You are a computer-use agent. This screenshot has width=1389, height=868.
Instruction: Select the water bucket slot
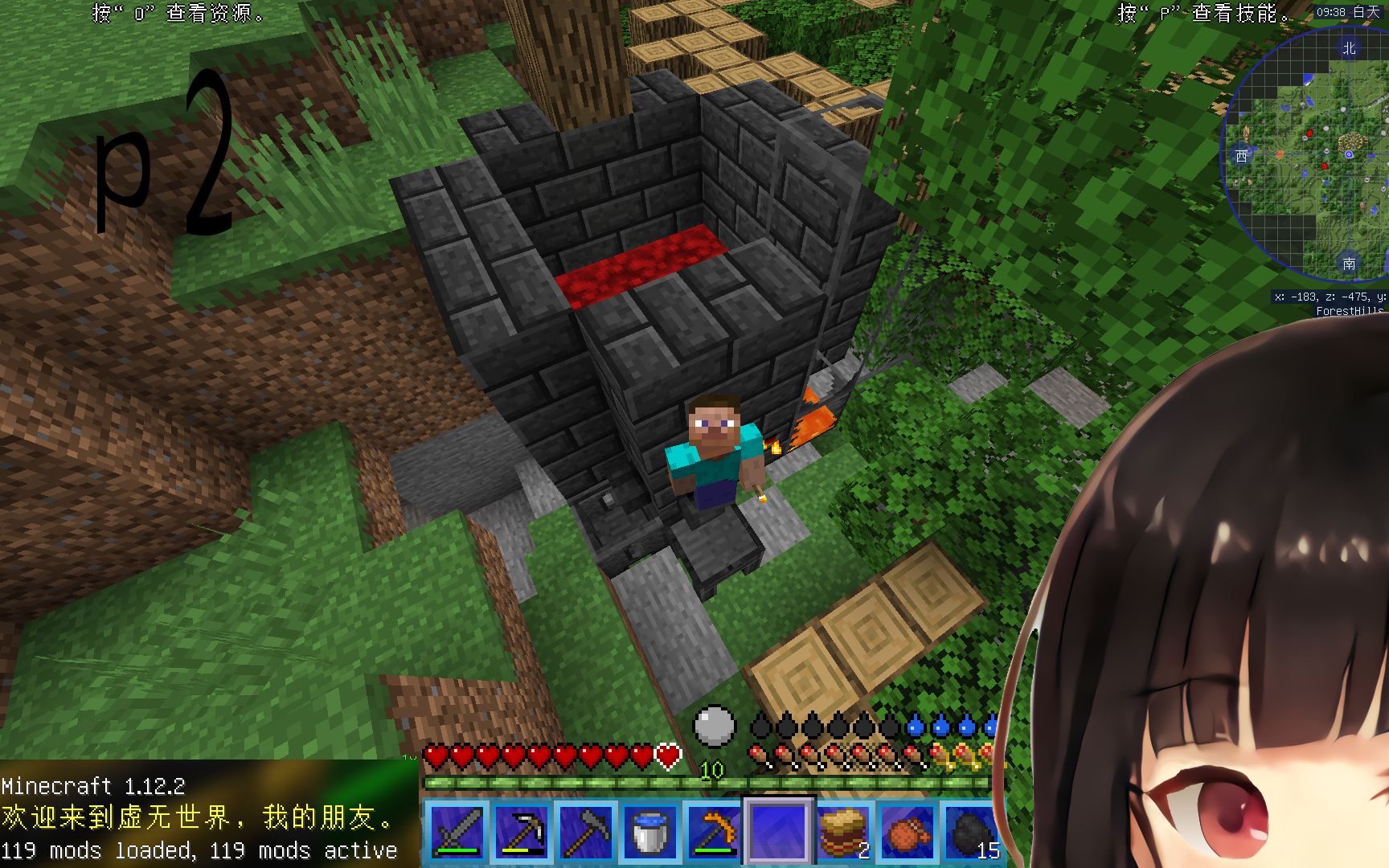[649, 832]
